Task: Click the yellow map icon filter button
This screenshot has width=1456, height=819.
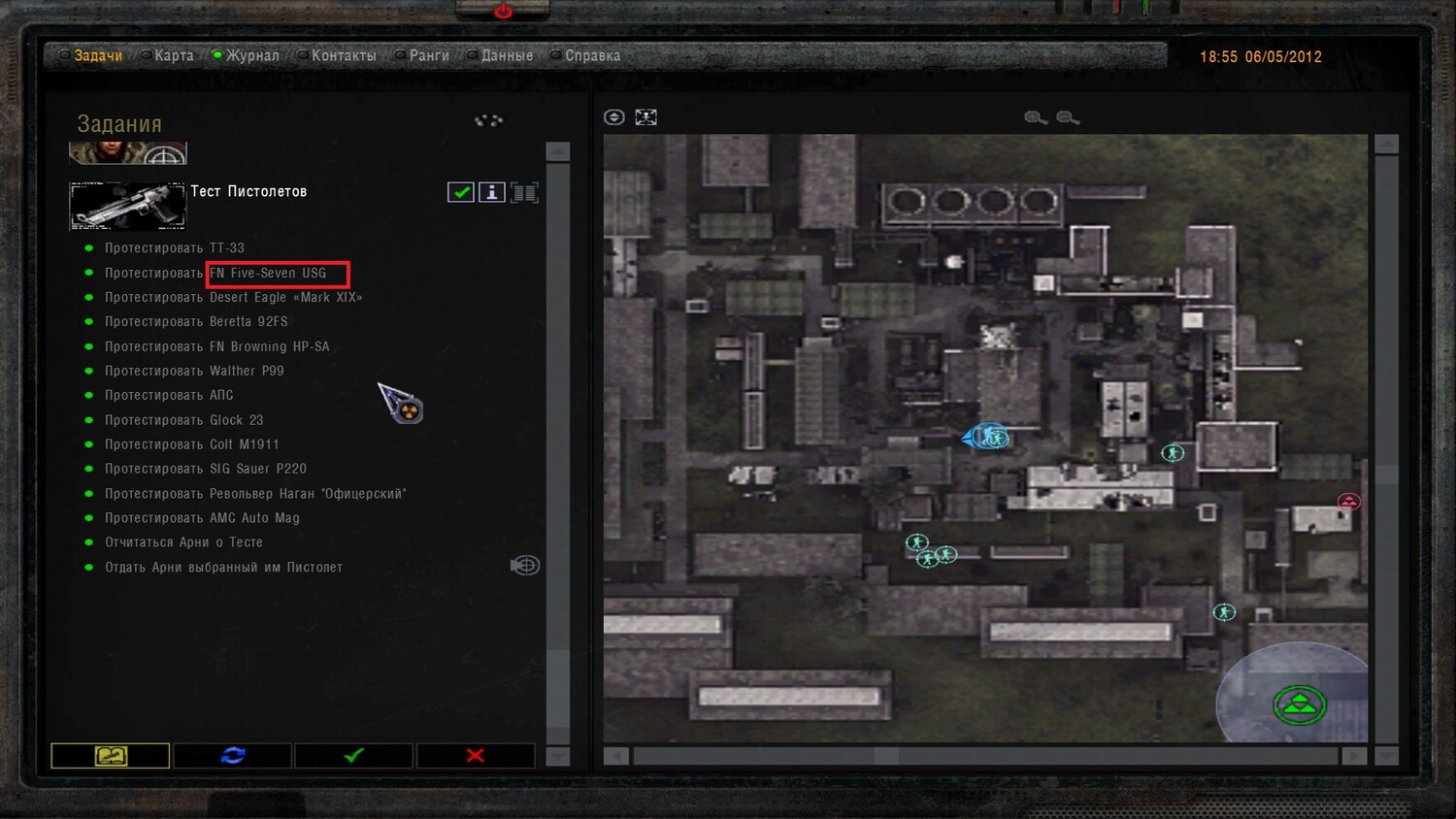Action: (x=111, y=755)
